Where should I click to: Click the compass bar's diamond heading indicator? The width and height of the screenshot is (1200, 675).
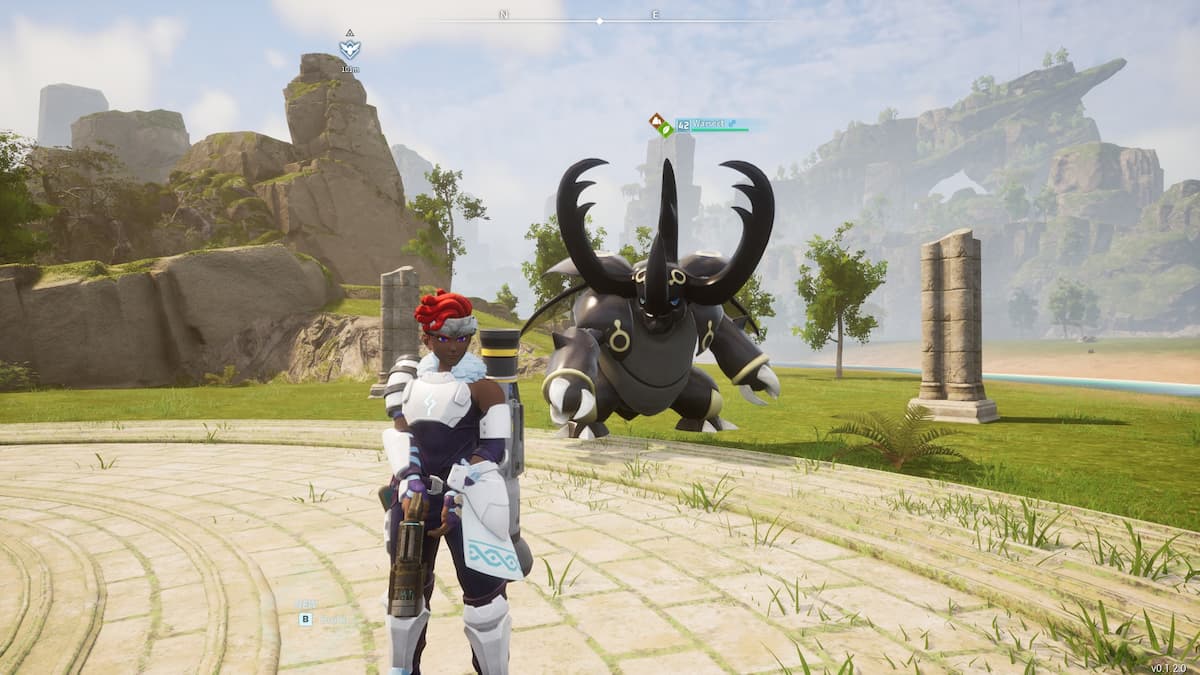click(x=600, y=20)
